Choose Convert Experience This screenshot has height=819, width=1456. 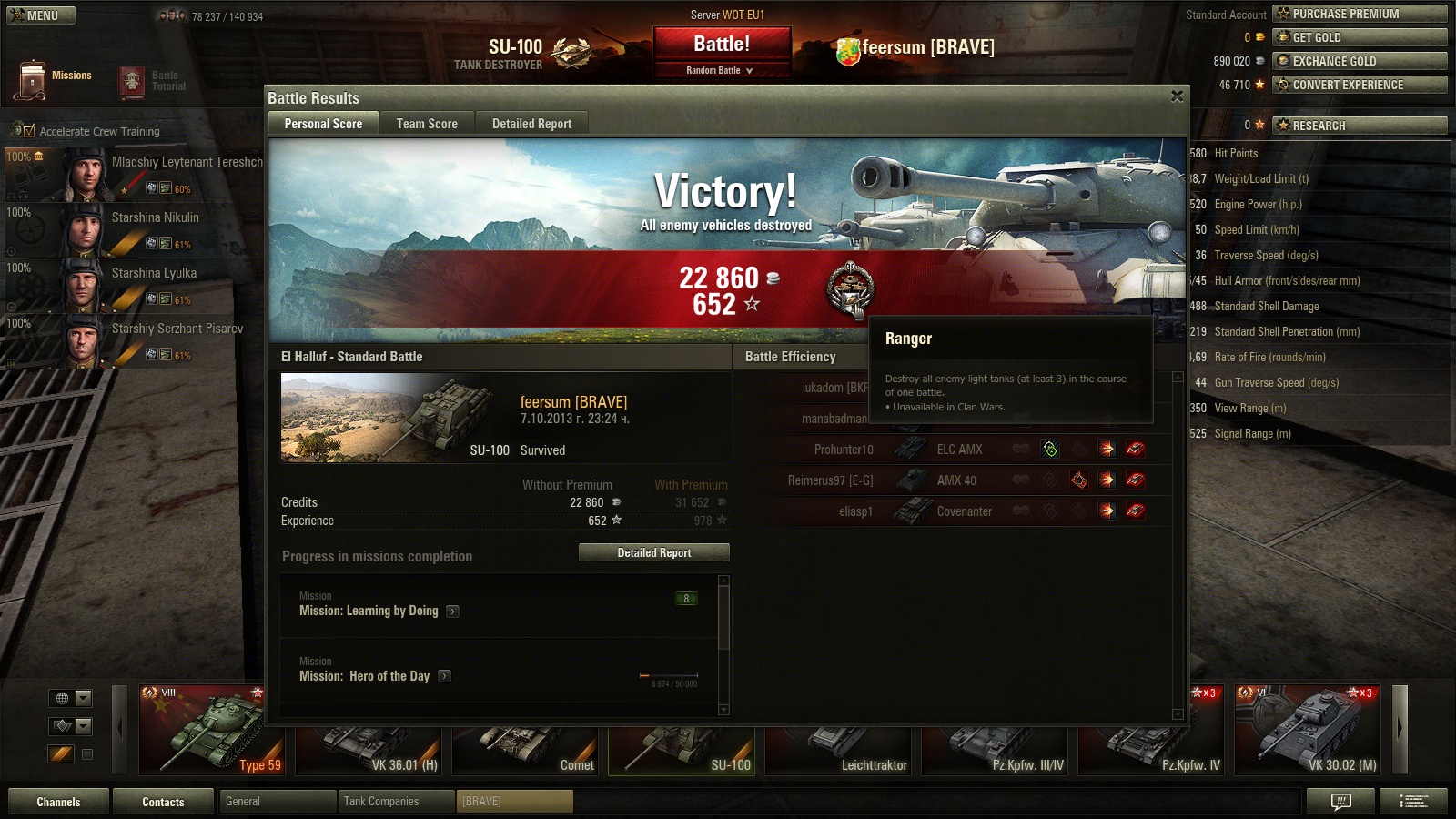click(1359, 85)
